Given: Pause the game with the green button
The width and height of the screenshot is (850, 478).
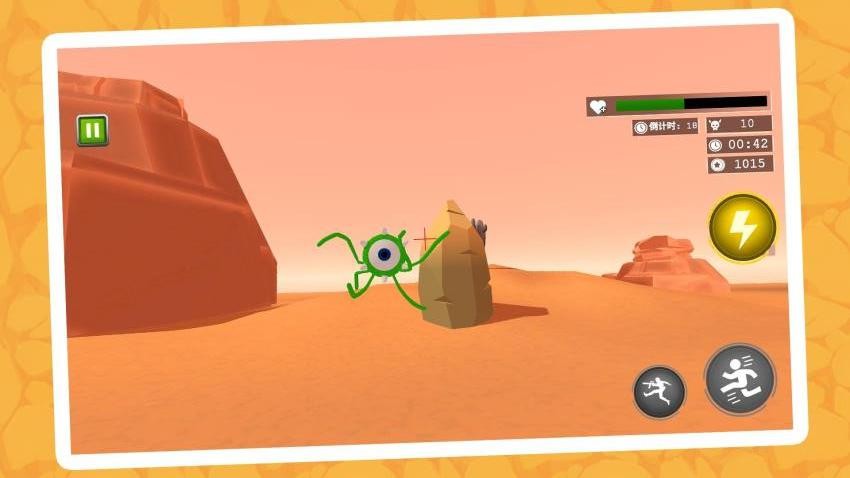Looking at the screenshot, I should click(92, 130).
